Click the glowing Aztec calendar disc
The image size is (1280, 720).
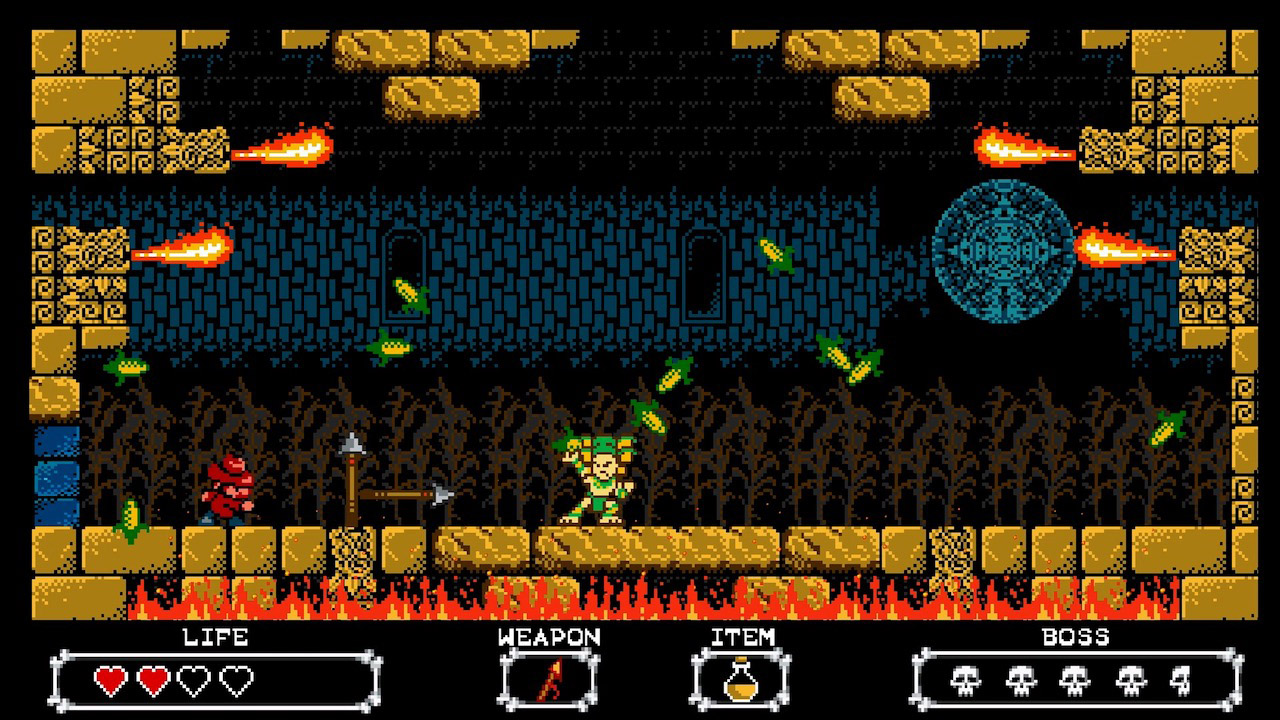click(1005, 251)
